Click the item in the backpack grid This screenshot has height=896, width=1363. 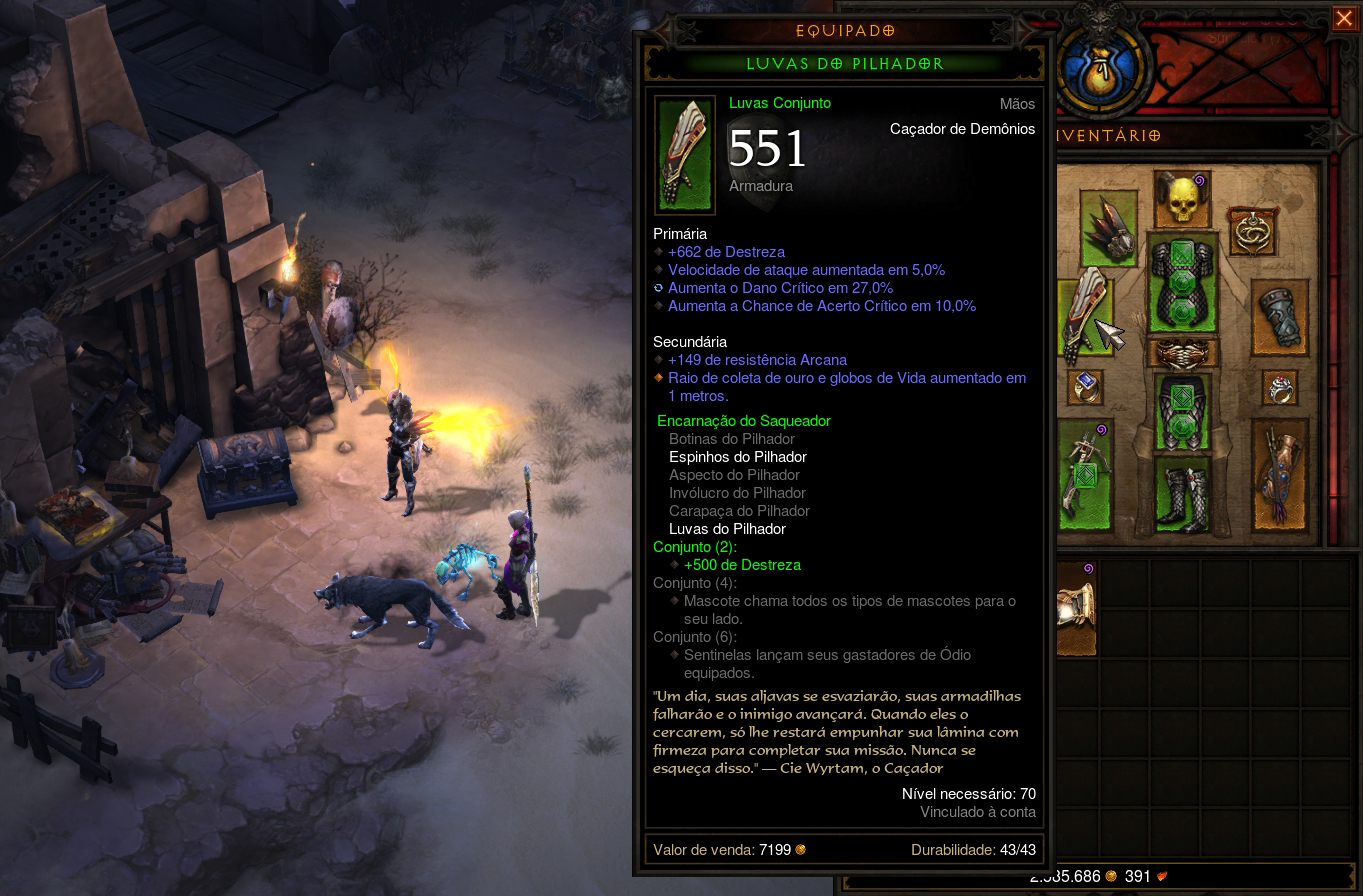[1078, 606]
